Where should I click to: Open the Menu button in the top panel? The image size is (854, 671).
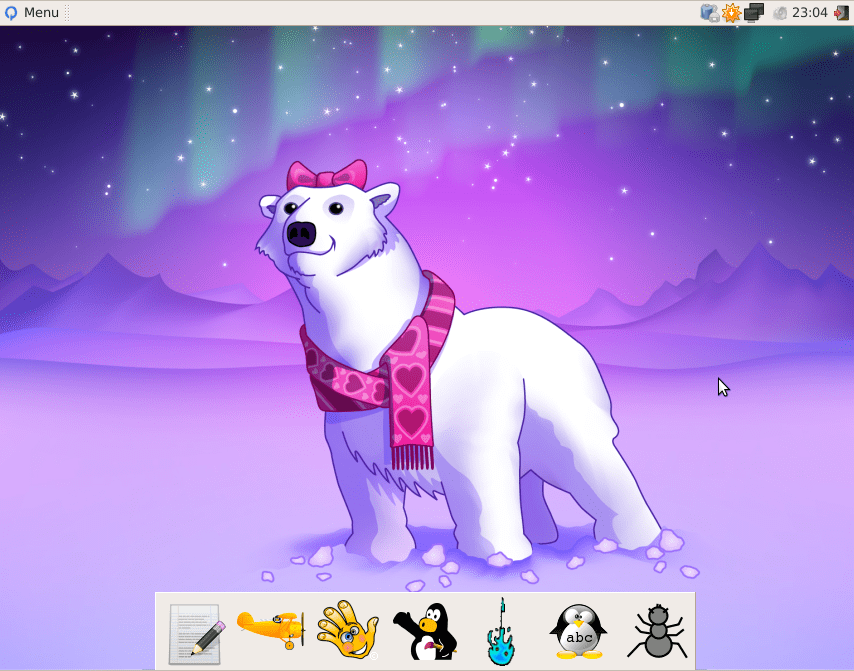(32, 13)
